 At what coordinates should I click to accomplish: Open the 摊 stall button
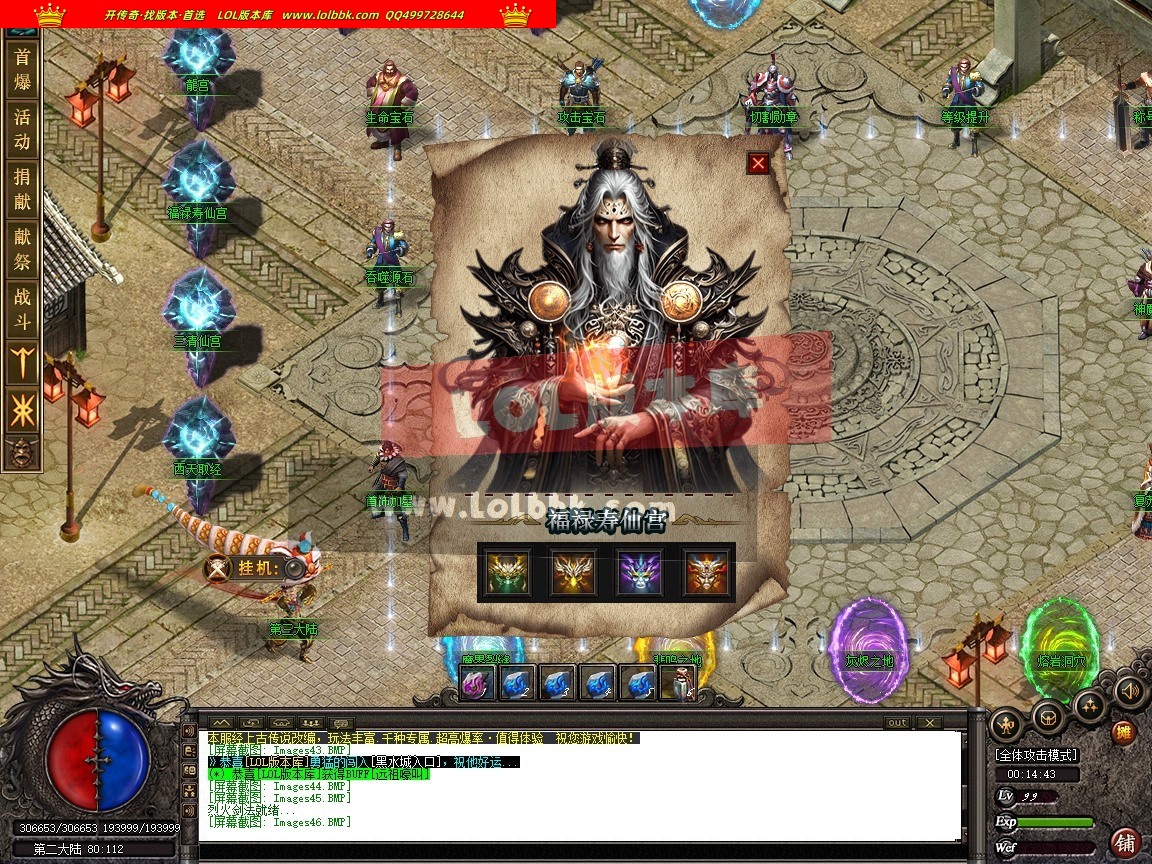(x=1124, y=733)
